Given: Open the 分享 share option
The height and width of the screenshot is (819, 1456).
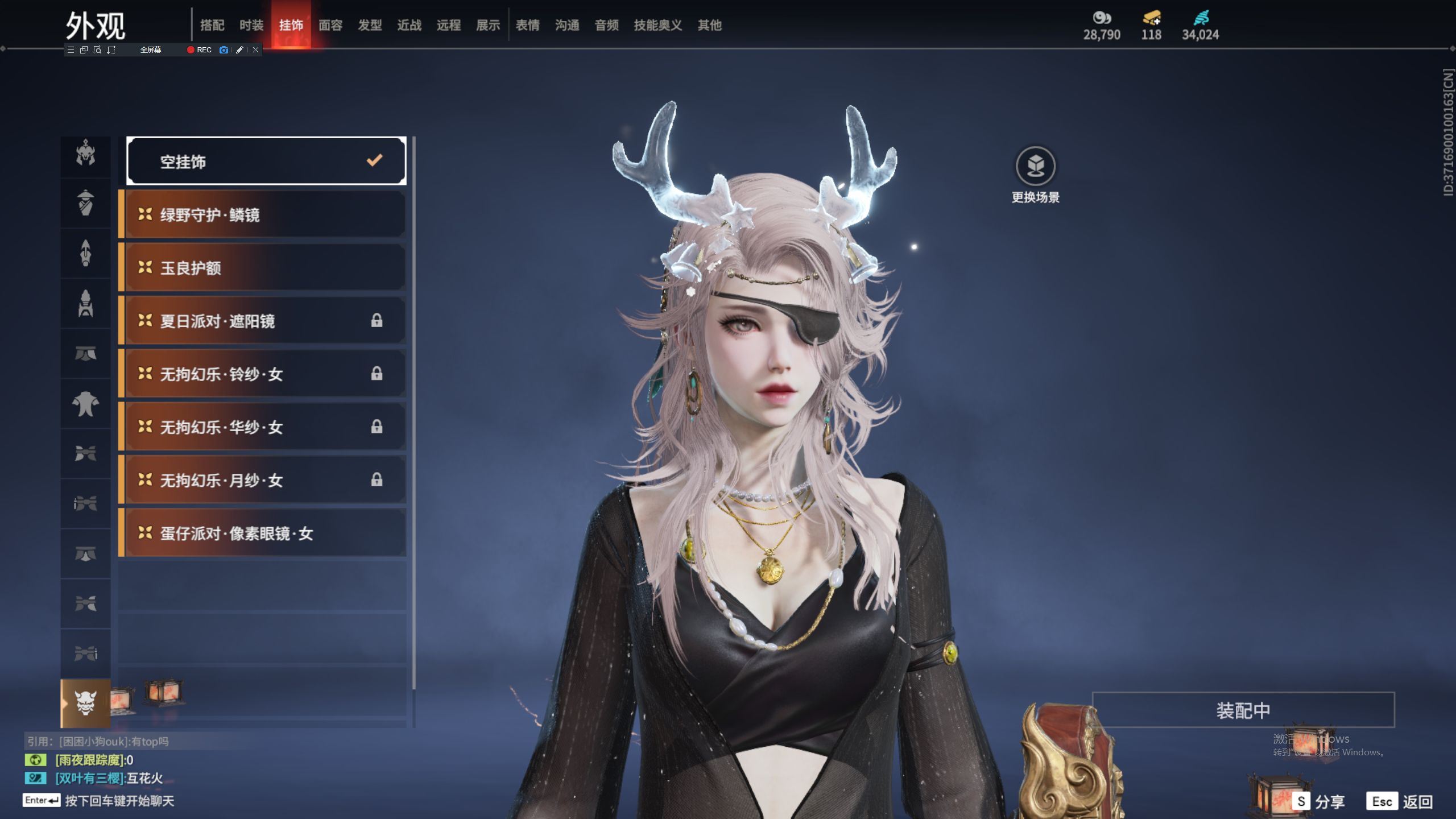Looking at the screenshot, I should (1318, 801).
